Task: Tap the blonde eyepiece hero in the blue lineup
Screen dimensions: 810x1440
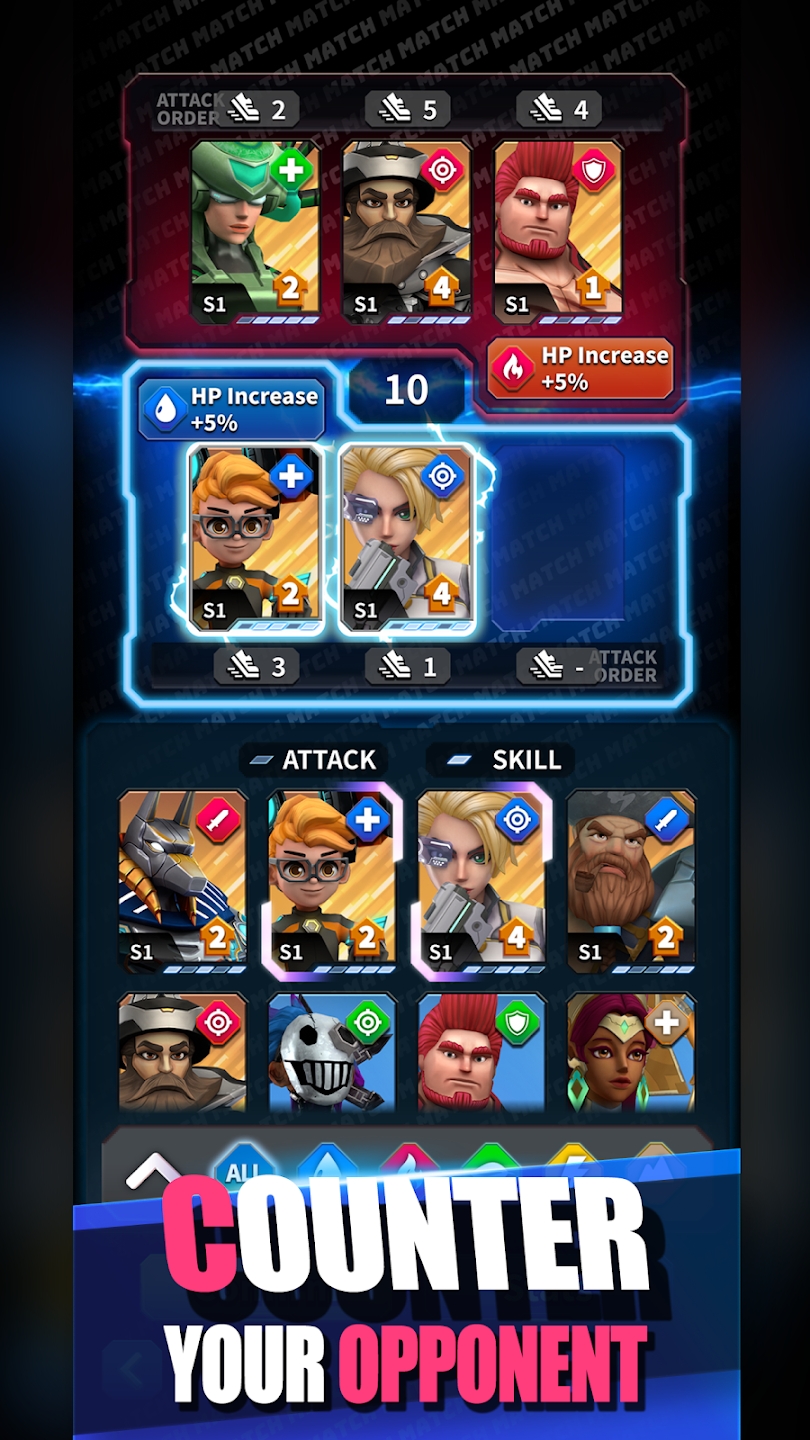Action: click(x=406, y=539)
